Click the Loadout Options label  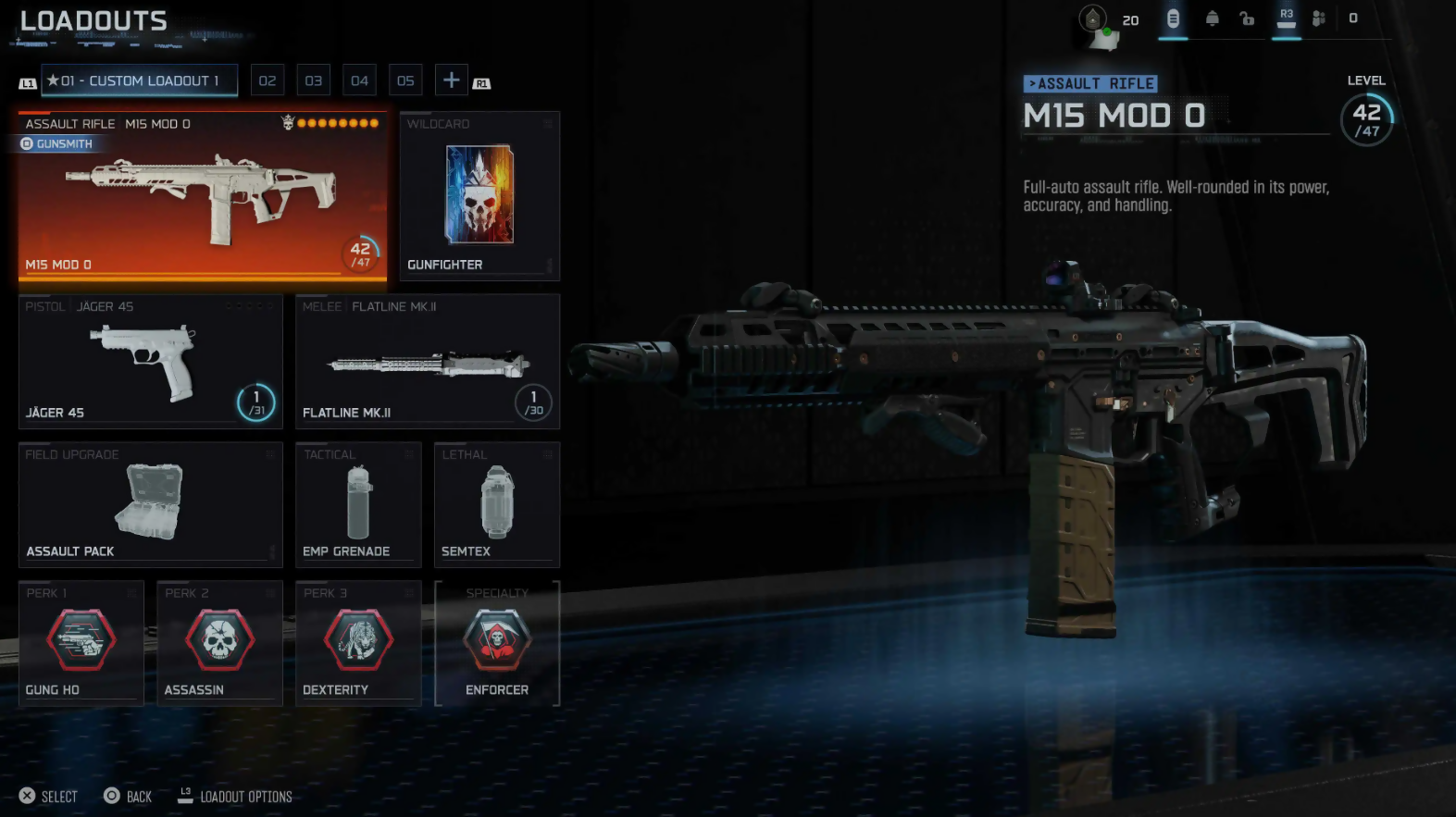(x=245, y=797)
